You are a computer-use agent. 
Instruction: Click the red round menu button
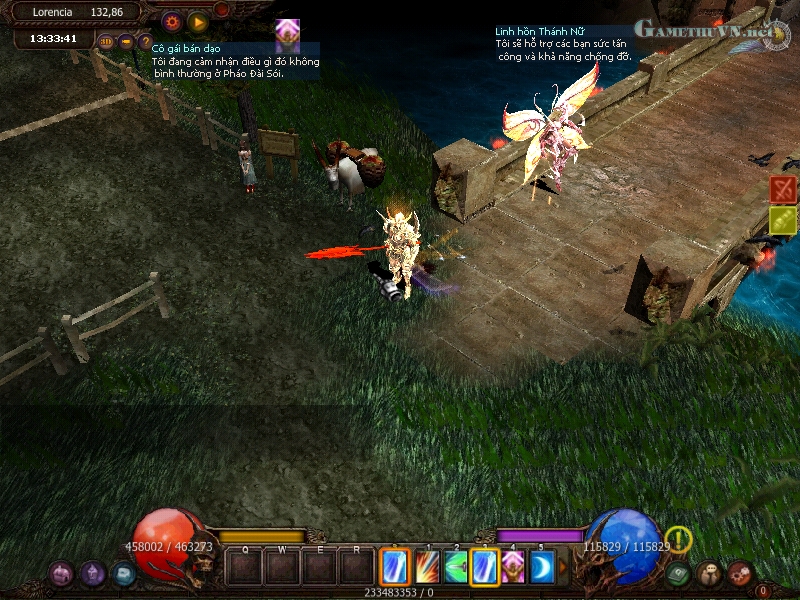coord(740,573)
